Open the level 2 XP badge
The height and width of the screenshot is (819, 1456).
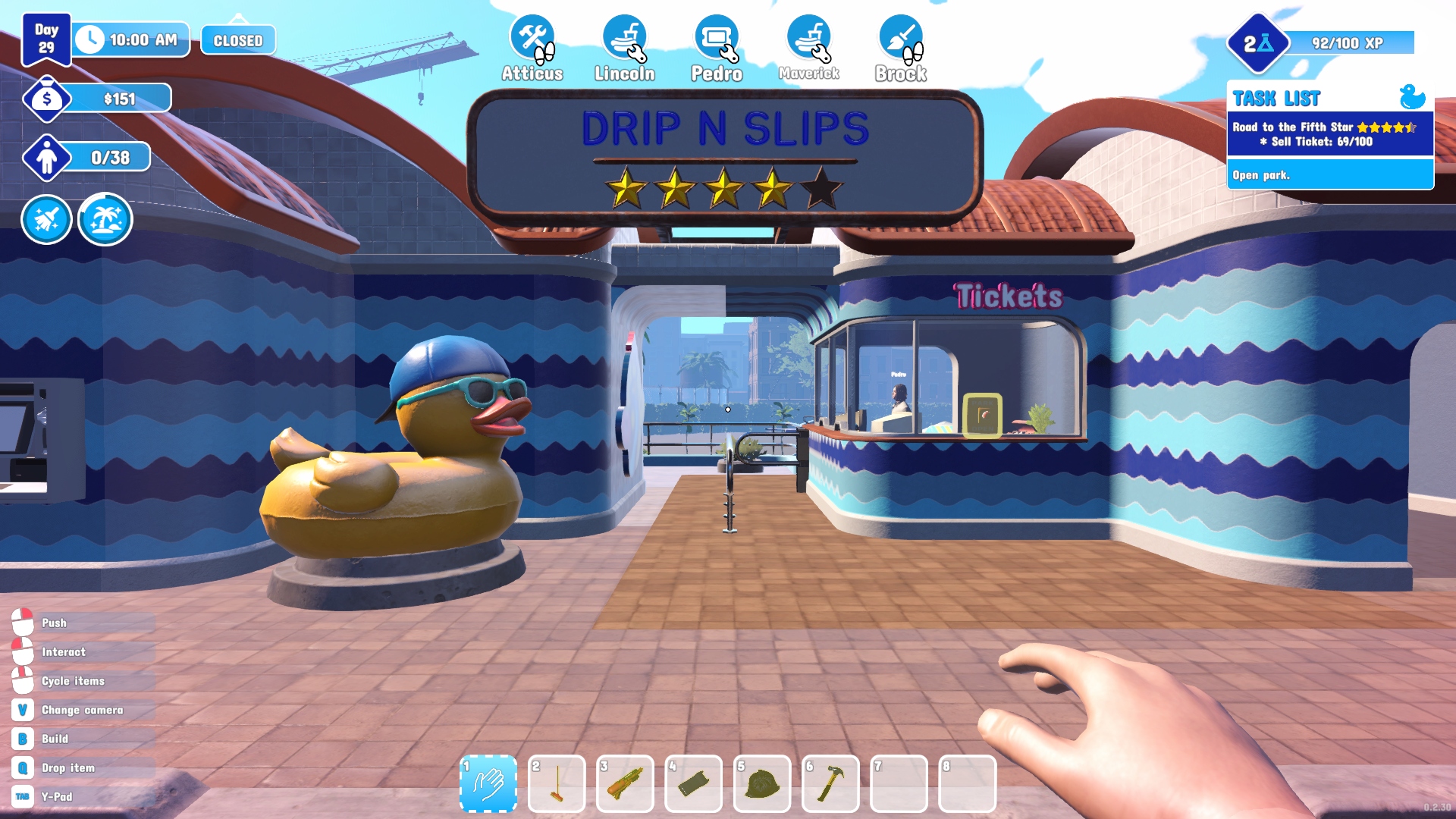(1257, 44)
